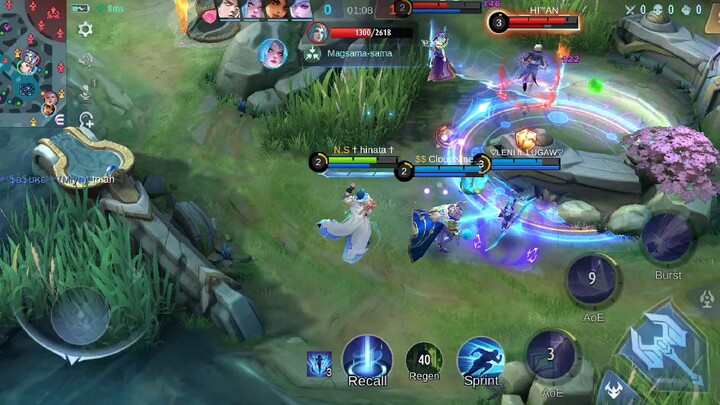Tap the attack-minion button below basic attack
The width and height of the screenshot is (720, 405).
[613, 388]
